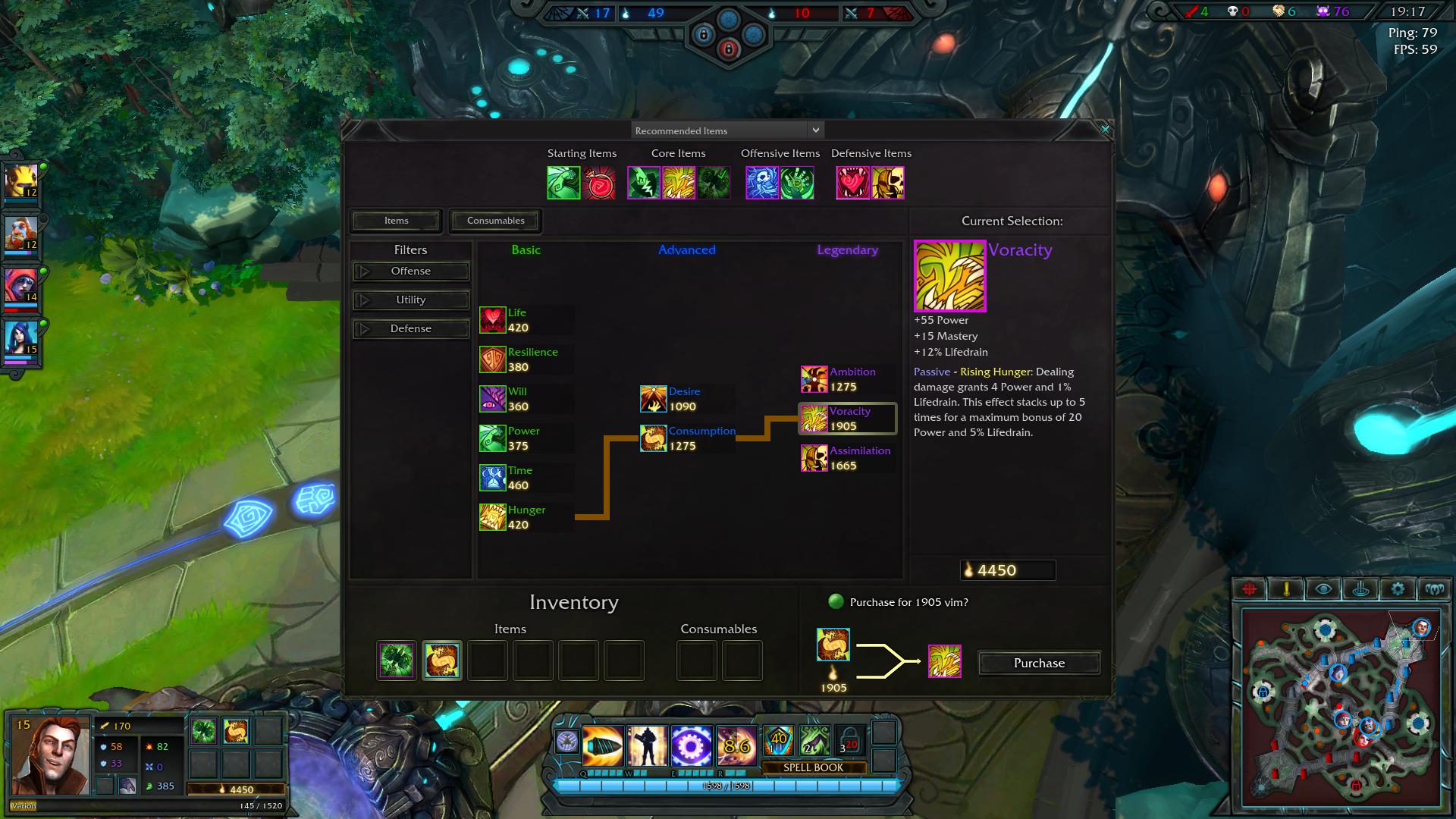Click the gear settings button above minimap
This screenshot has height=819, width=1456.
point(1398,589)
